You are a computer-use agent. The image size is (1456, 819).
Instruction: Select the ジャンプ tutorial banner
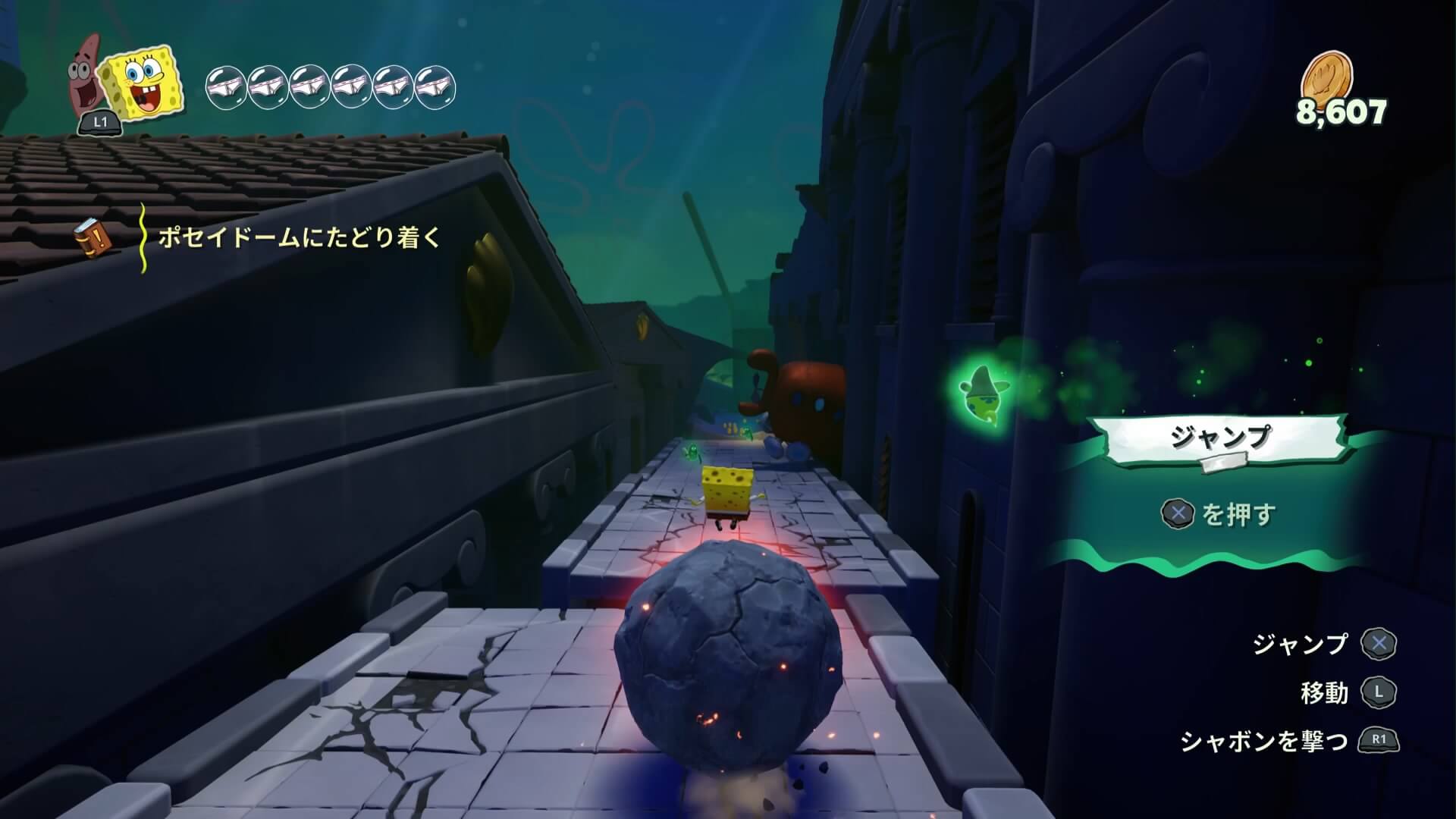pyautogui.click(x=1219, y=438)
